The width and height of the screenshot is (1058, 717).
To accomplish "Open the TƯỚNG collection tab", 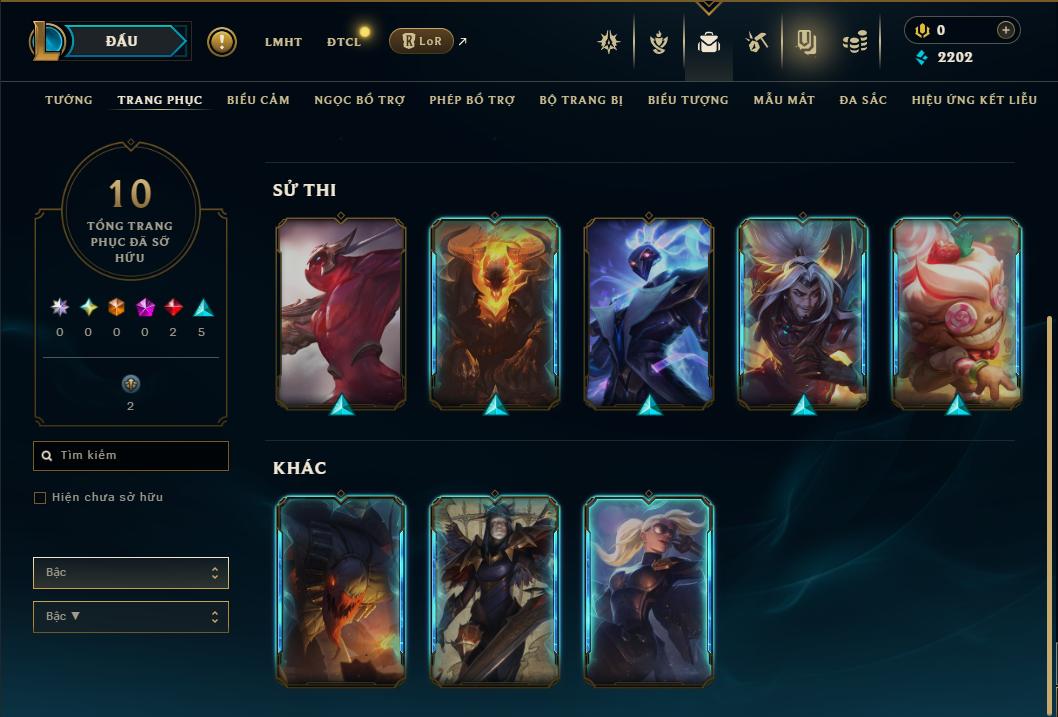I will click(x=69, y=100).
